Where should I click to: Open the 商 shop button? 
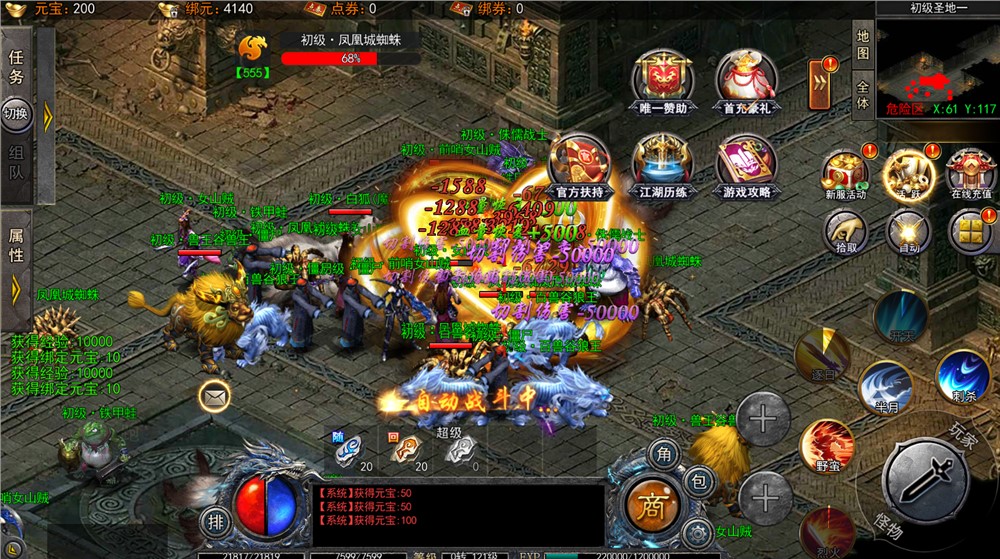point(653,503)
